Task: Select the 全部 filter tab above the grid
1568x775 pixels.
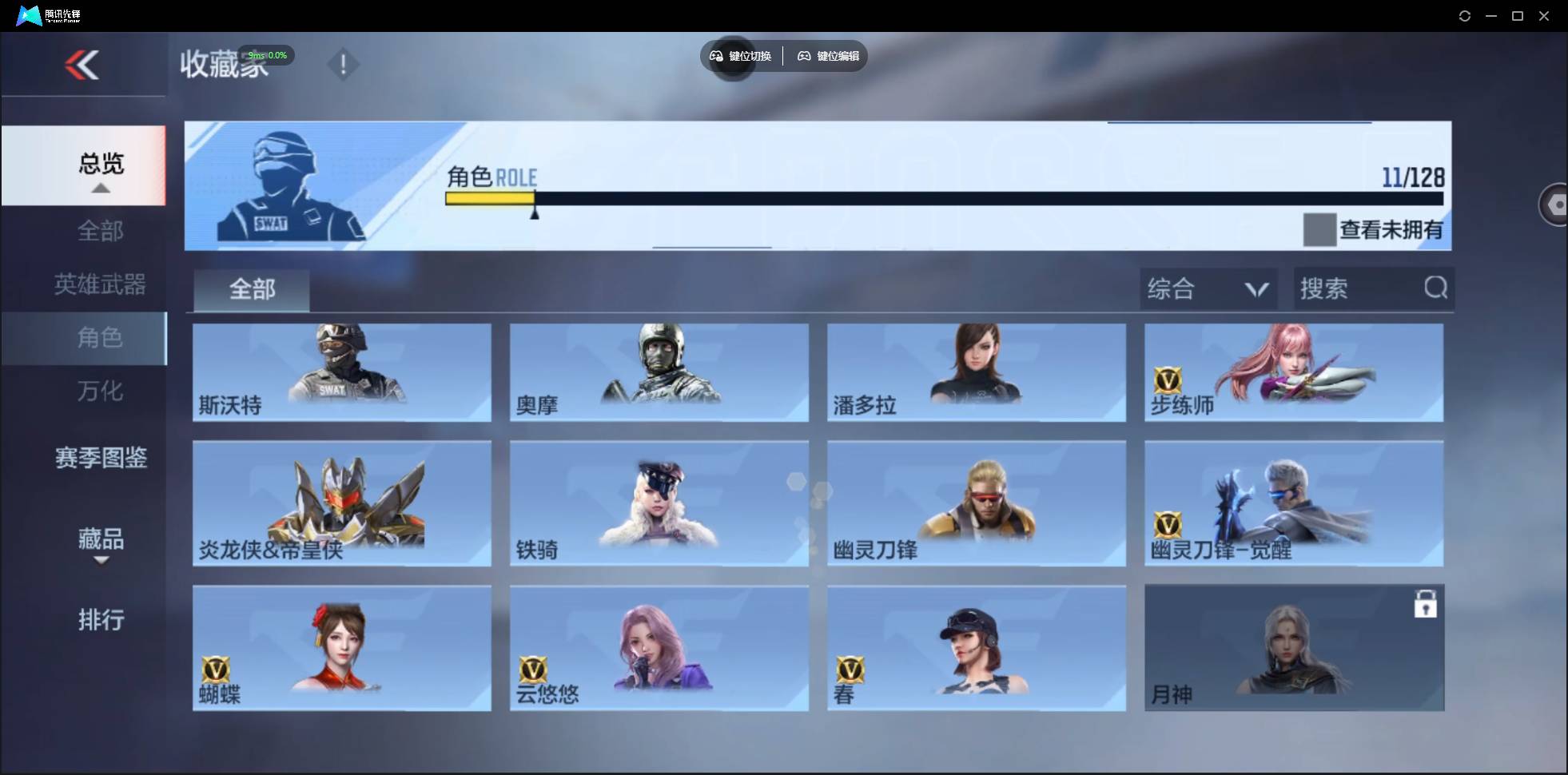Action: coord(251,289)
